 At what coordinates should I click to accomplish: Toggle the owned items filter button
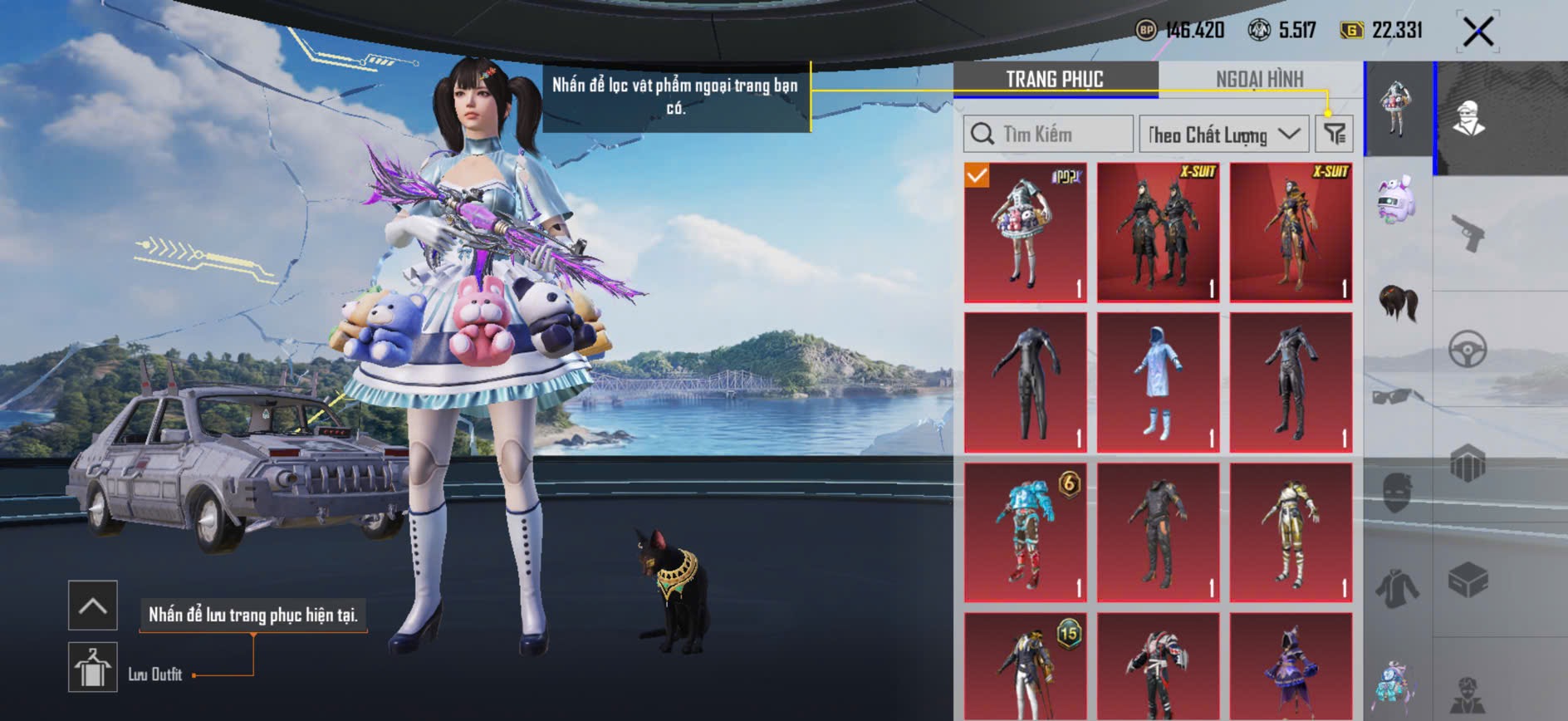coord(1334,134)
